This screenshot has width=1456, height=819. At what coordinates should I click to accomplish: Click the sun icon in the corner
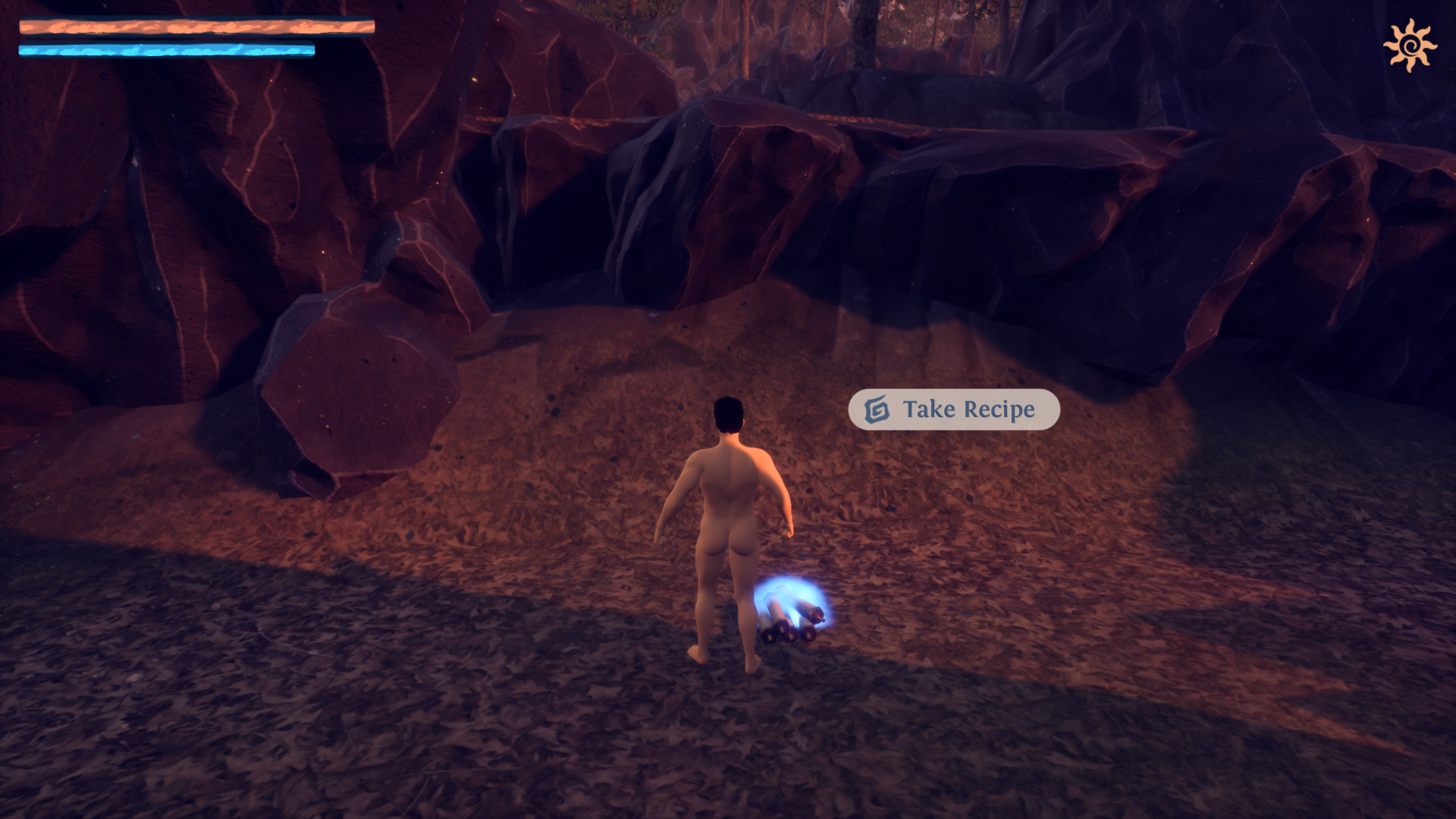(1410, 45)
